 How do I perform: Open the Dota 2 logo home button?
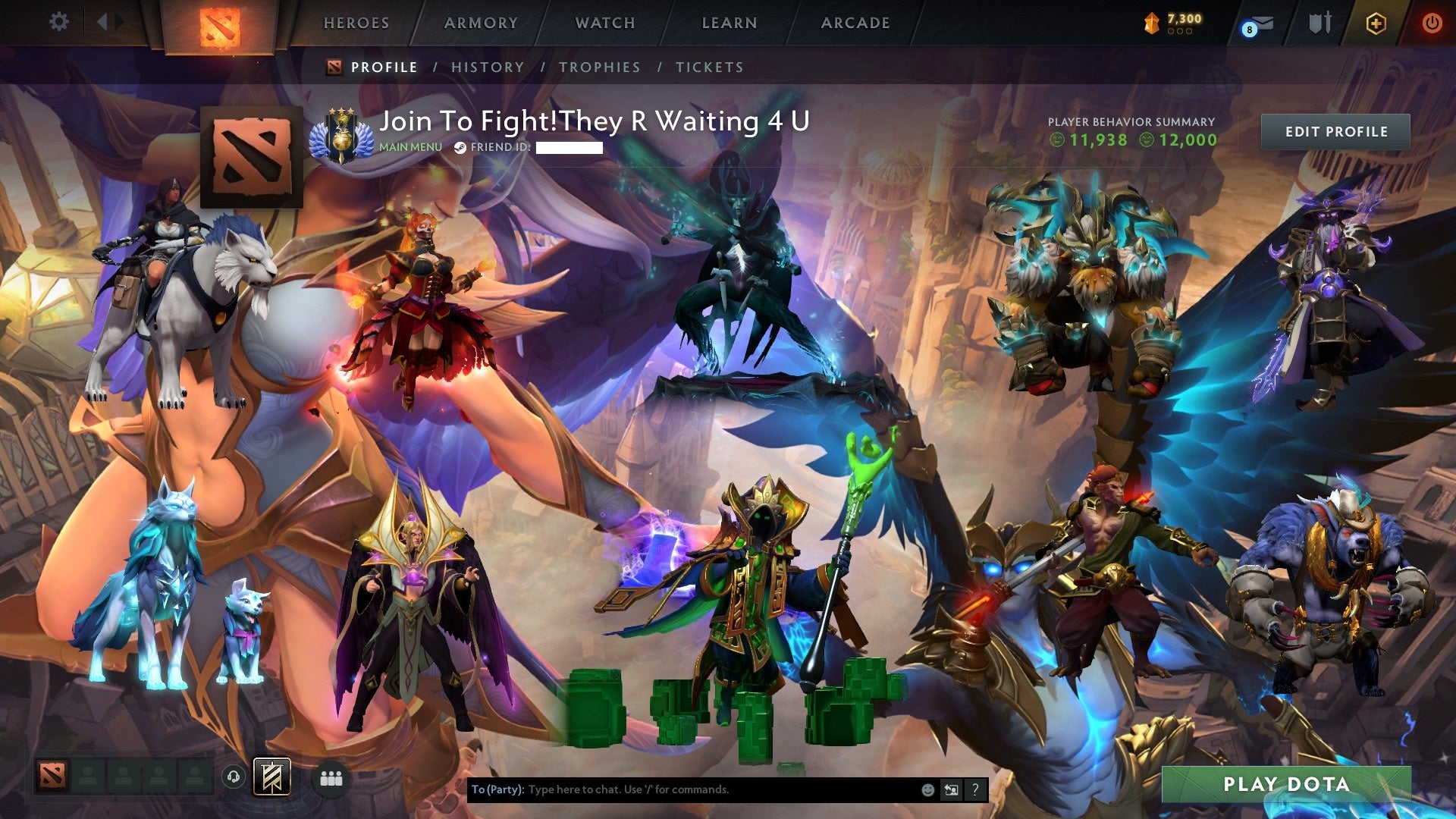tap(220, 22)
